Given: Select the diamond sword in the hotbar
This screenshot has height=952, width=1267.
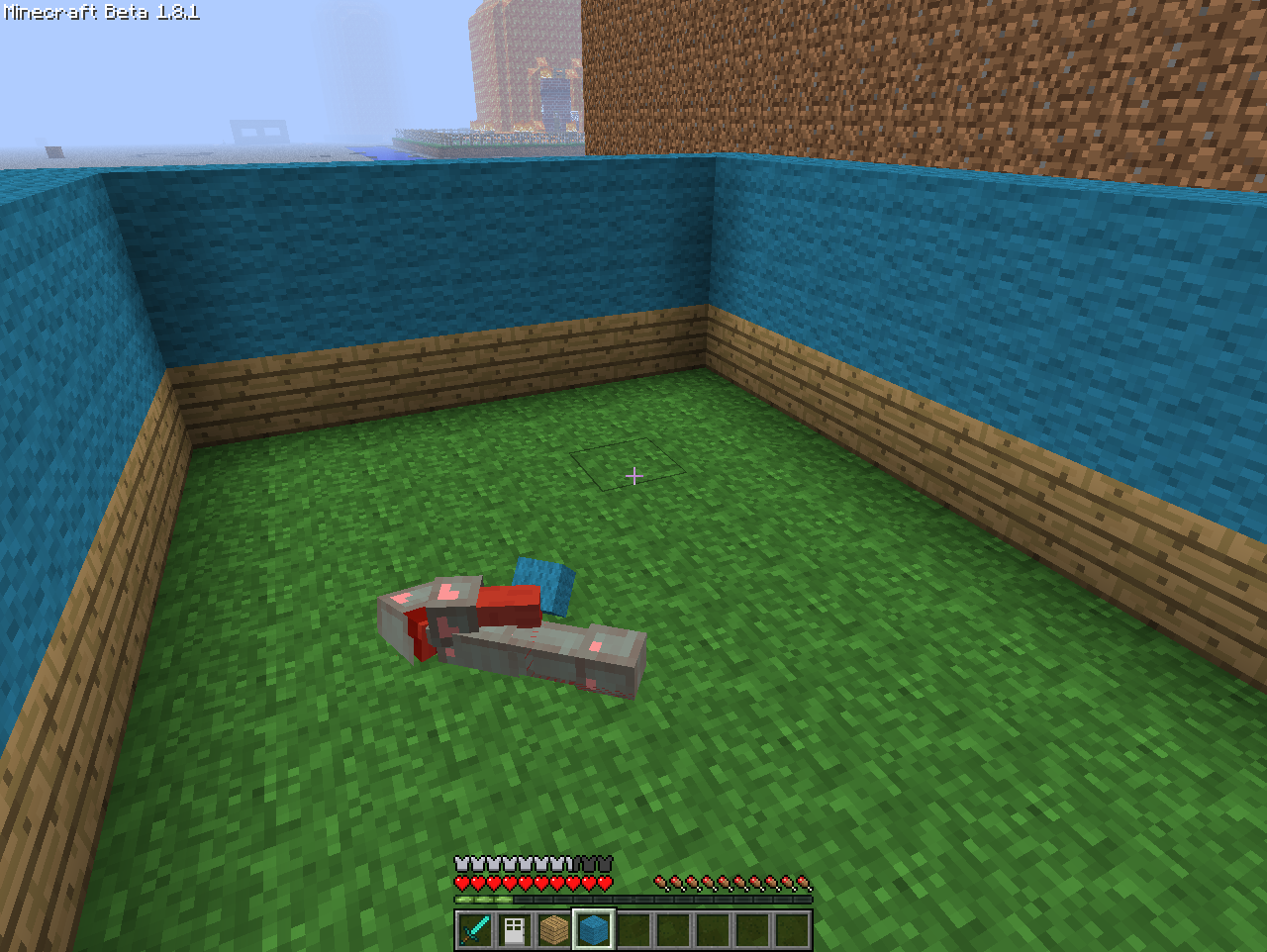Looking at the screenshot, I should (475, 928).
